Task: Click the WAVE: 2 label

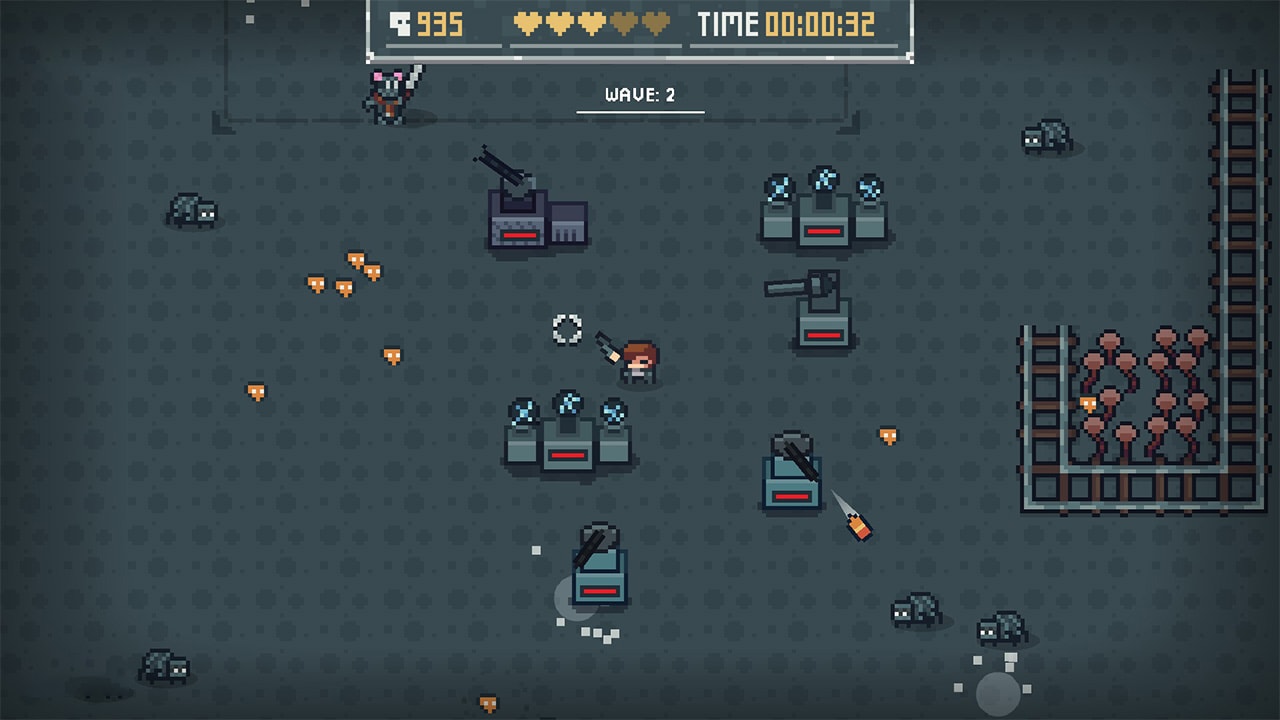Action: coord(639,95)
